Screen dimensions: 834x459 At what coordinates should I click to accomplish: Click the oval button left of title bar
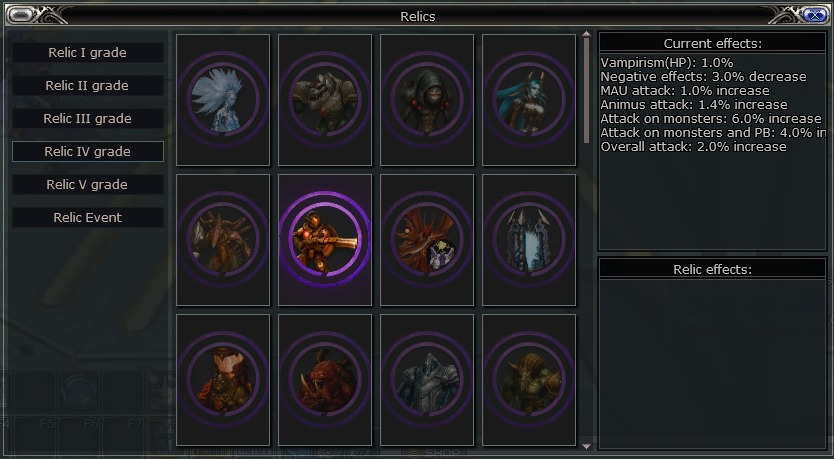[22, 14]
